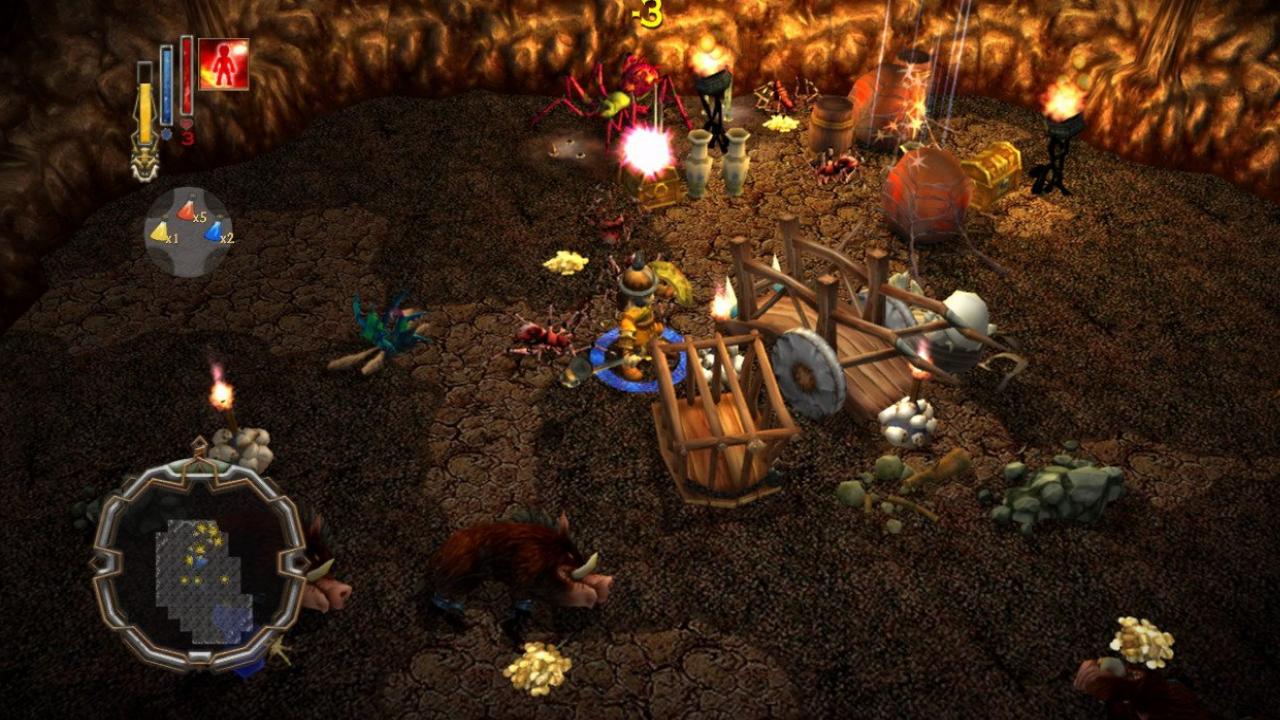Image resolution: width=1280 pixels, height=720 pixels.
Task: Select the red potion marked x5
Action: coord(184,210)
